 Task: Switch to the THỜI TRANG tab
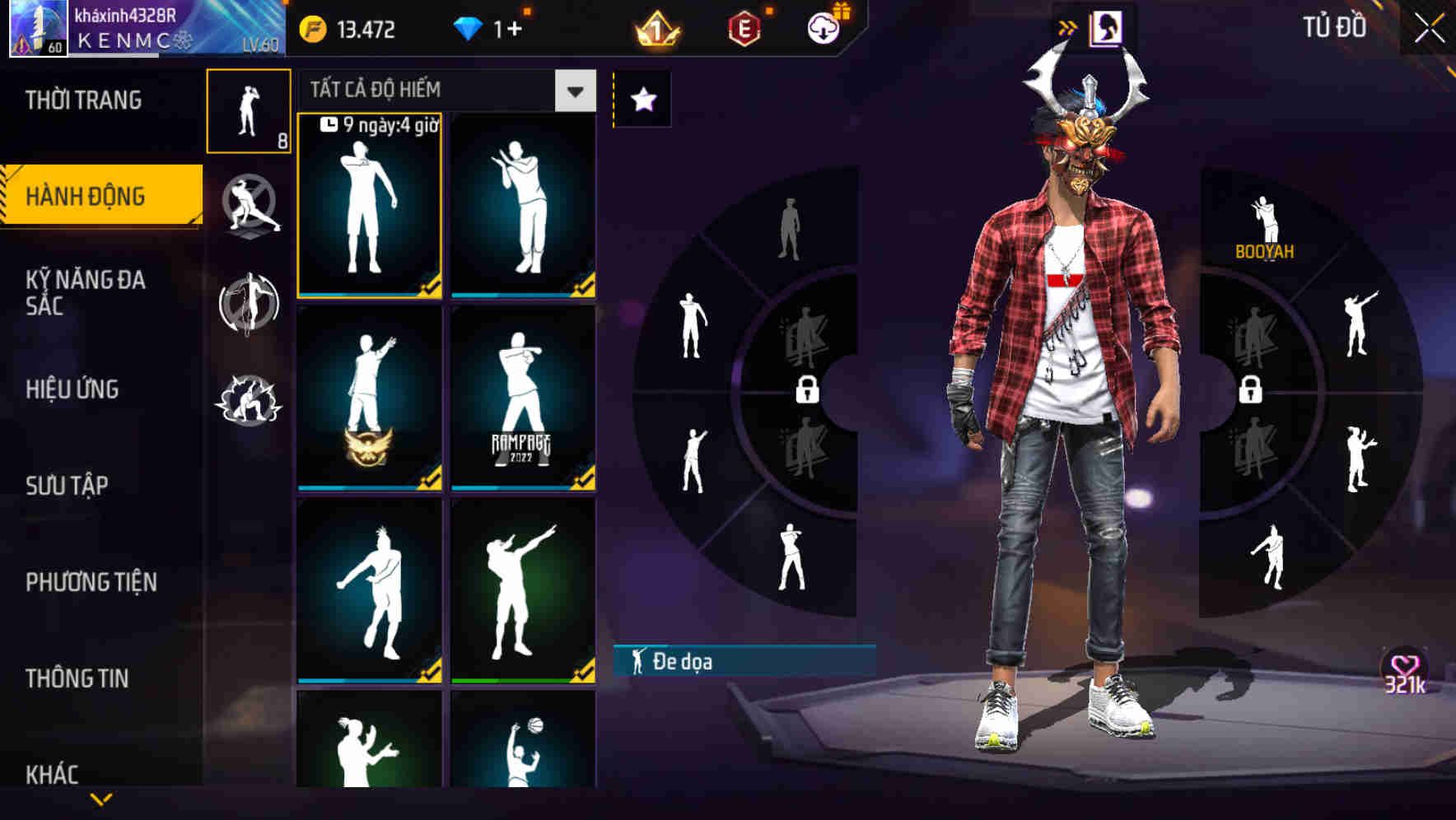click(x=85, y=100)
